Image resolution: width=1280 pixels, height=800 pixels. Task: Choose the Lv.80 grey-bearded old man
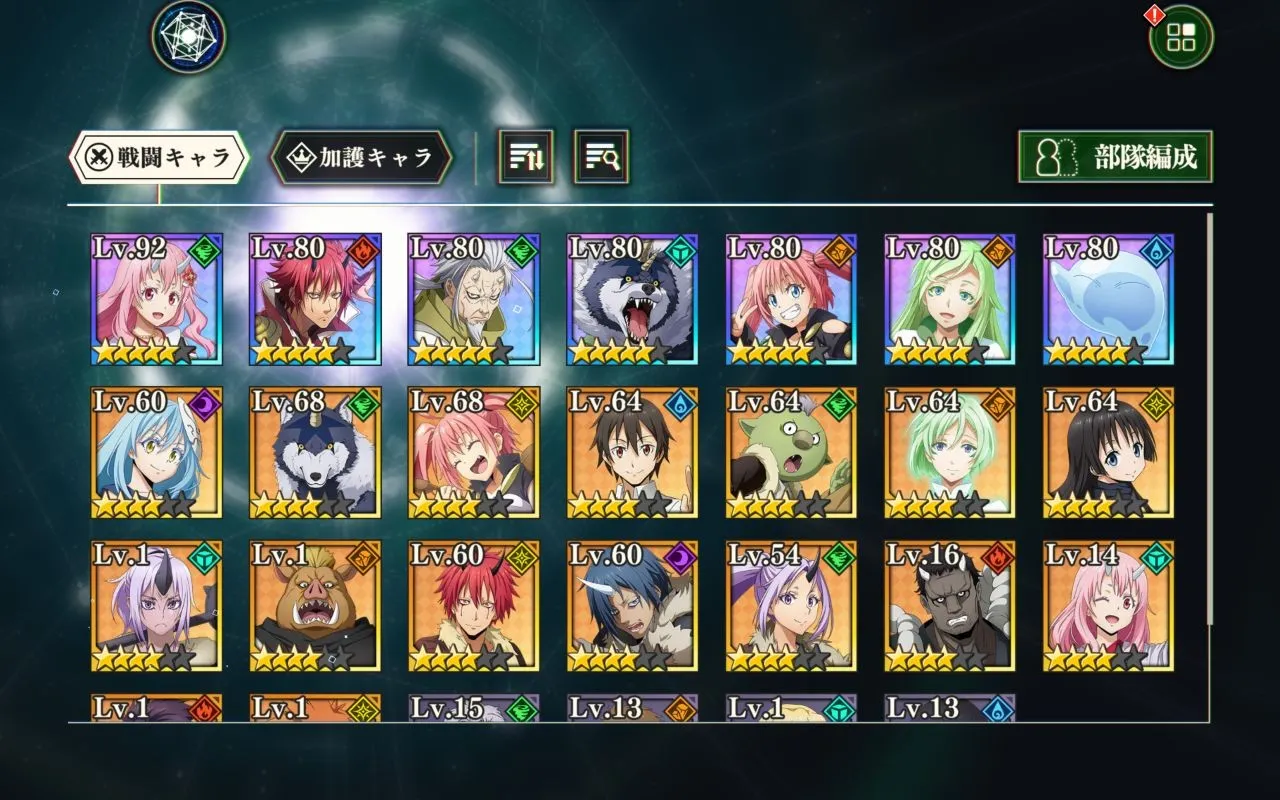click(x=473, y=299)
